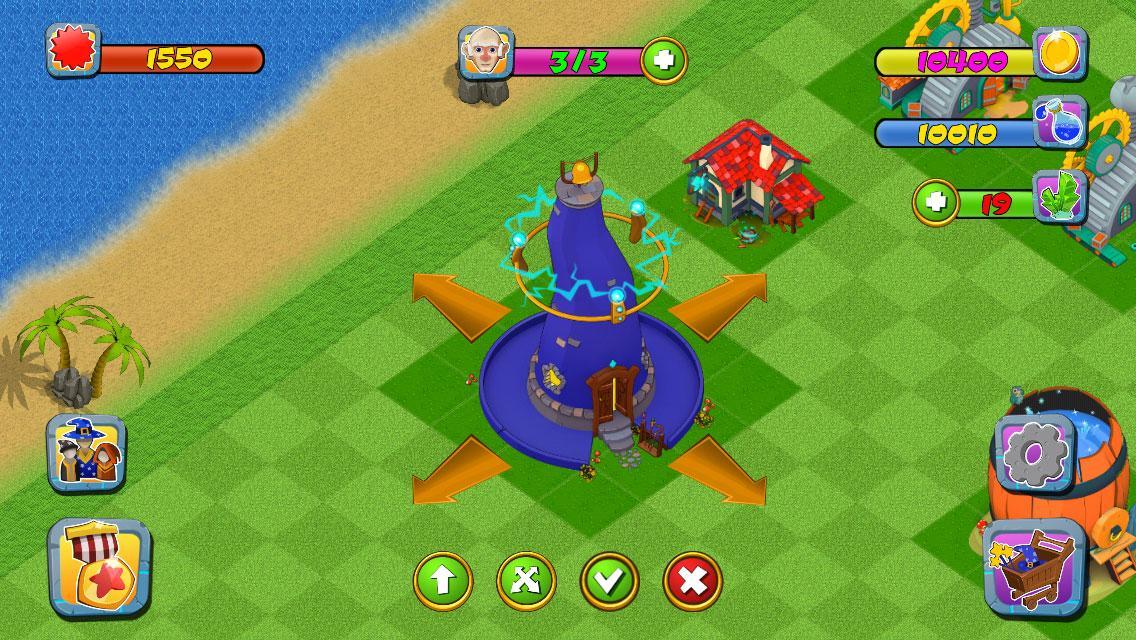This screenshot has width=1136, height=640.
Task: Cancel placement with the red X button
Action: coord(692,581)
